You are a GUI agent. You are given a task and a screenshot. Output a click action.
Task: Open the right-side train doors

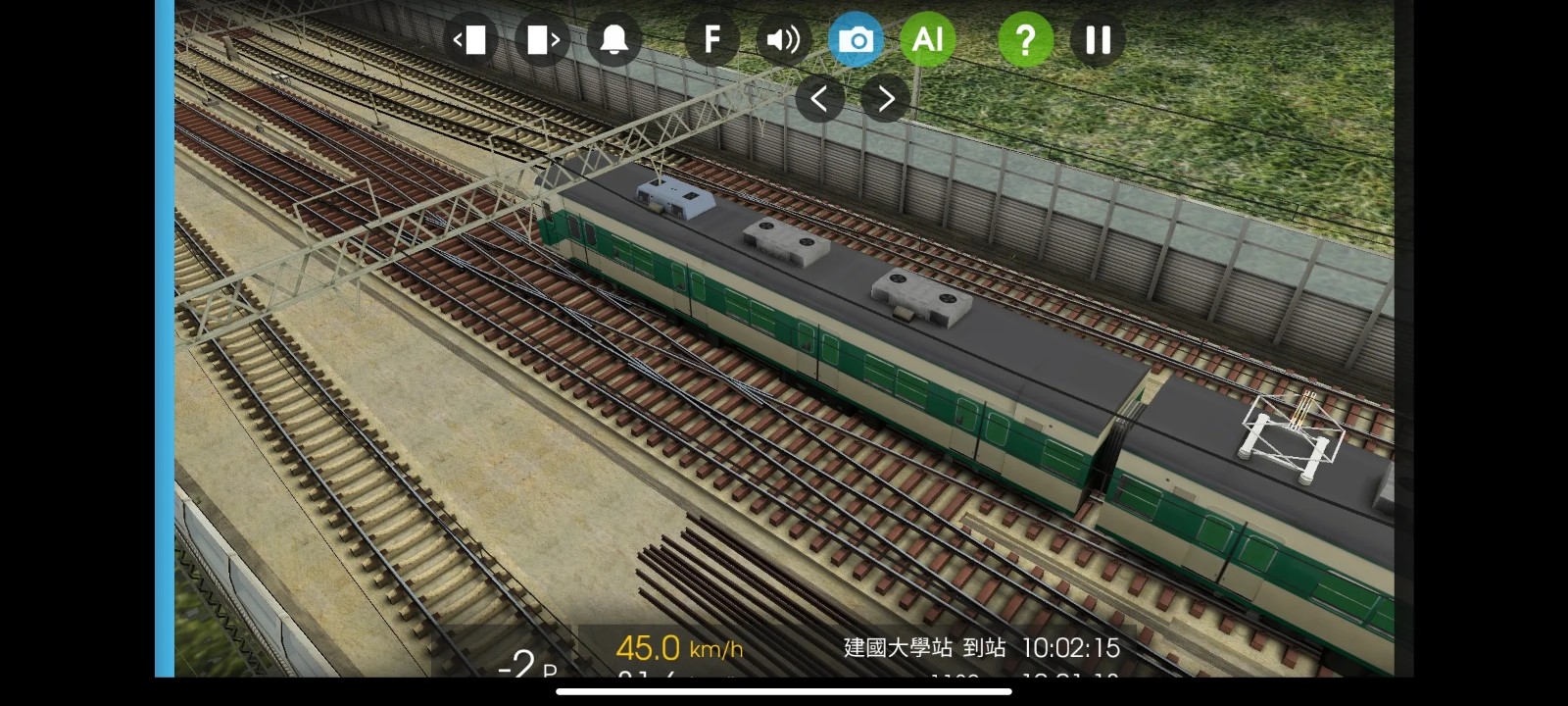(x=542, y=39)
